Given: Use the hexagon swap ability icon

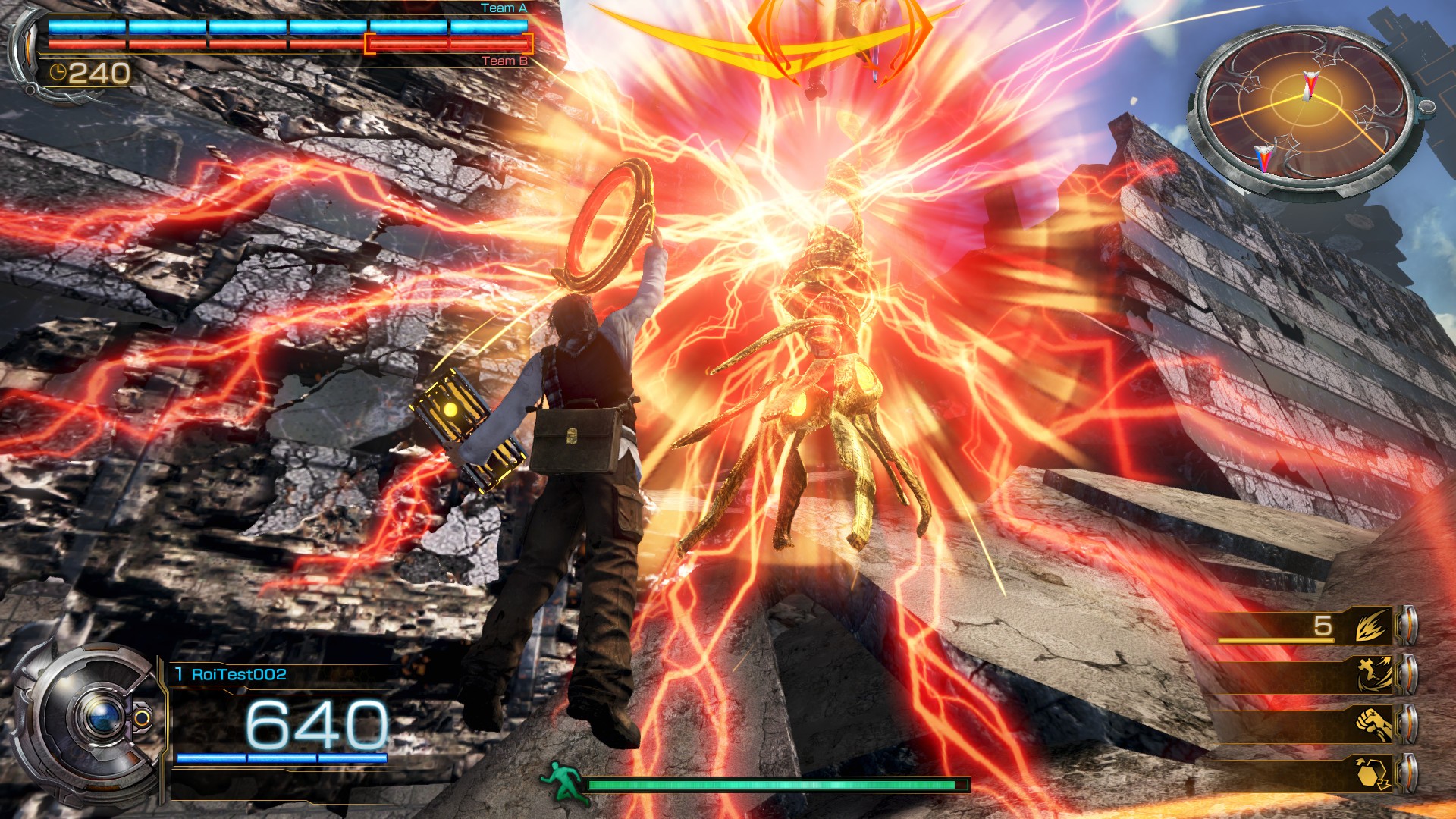Looking at the screenshot, I should coord(1373,773).
